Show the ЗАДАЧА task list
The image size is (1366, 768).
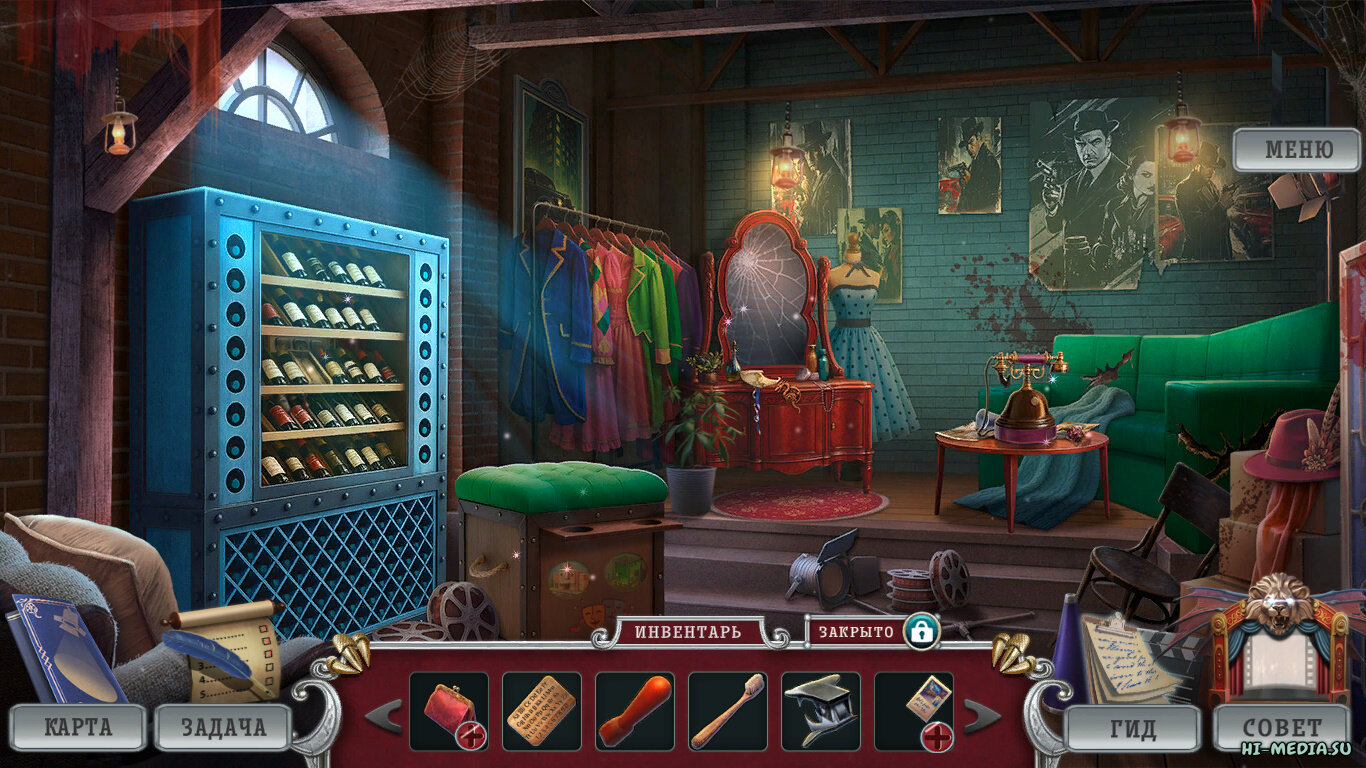point(223,727)
